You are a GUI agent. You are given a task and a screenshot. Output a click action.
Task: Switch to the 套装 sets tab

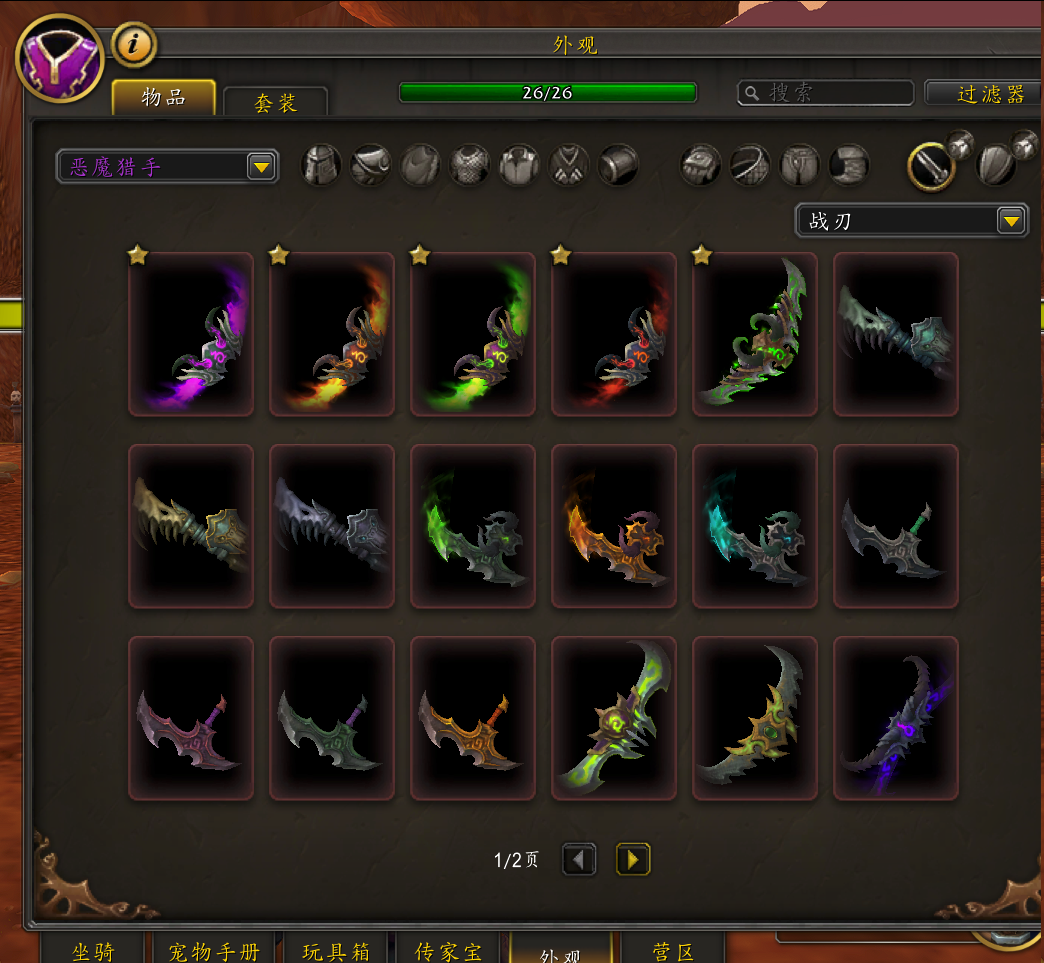pos(275,102)
